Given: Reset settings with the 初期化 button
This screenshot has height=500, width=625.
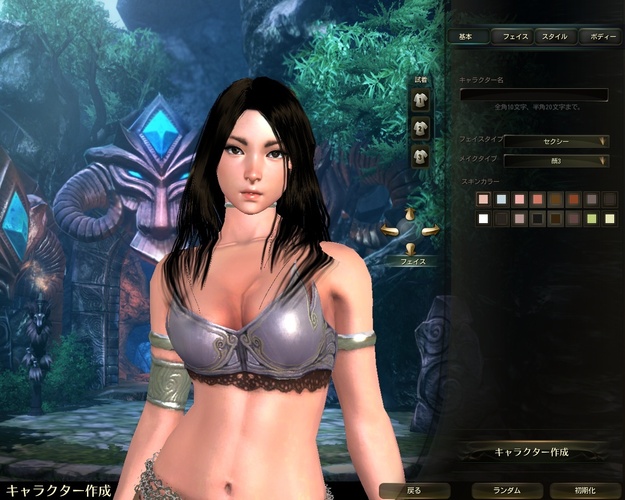Looking at the screenshot, I should [584, 491].
